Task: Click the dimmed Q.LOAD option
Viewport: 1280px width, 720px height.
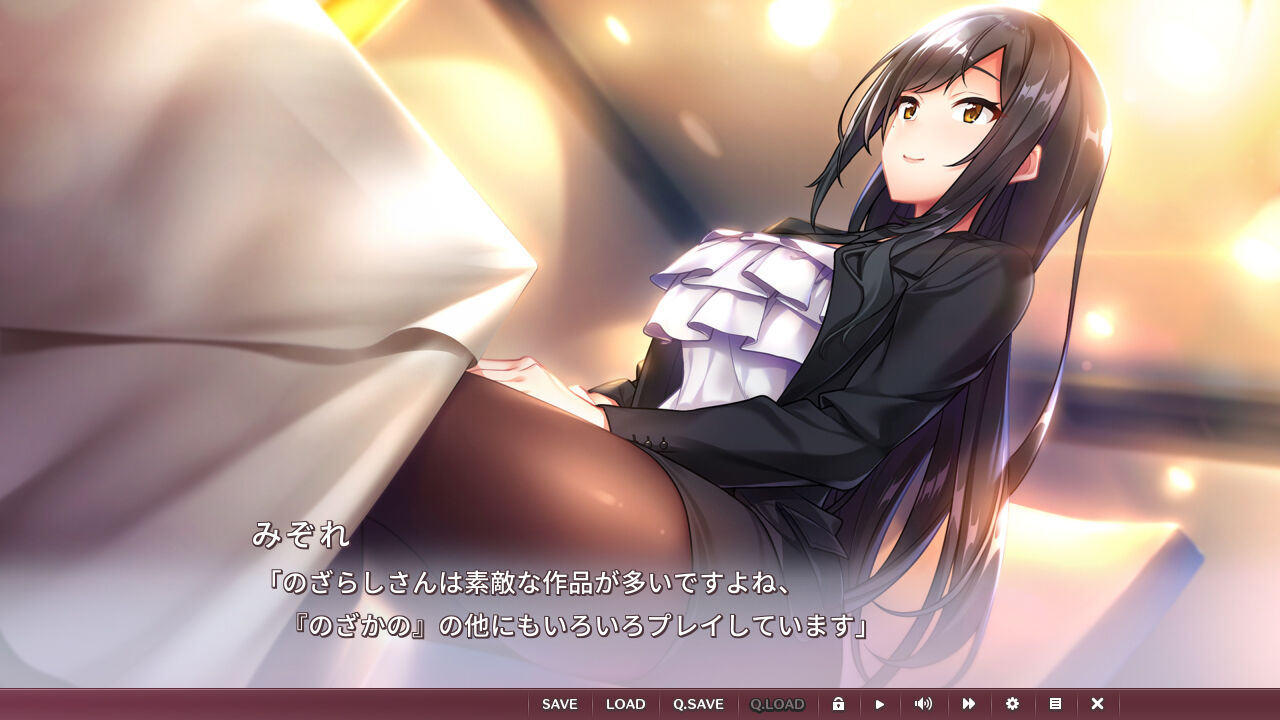Action: (778, 703)
